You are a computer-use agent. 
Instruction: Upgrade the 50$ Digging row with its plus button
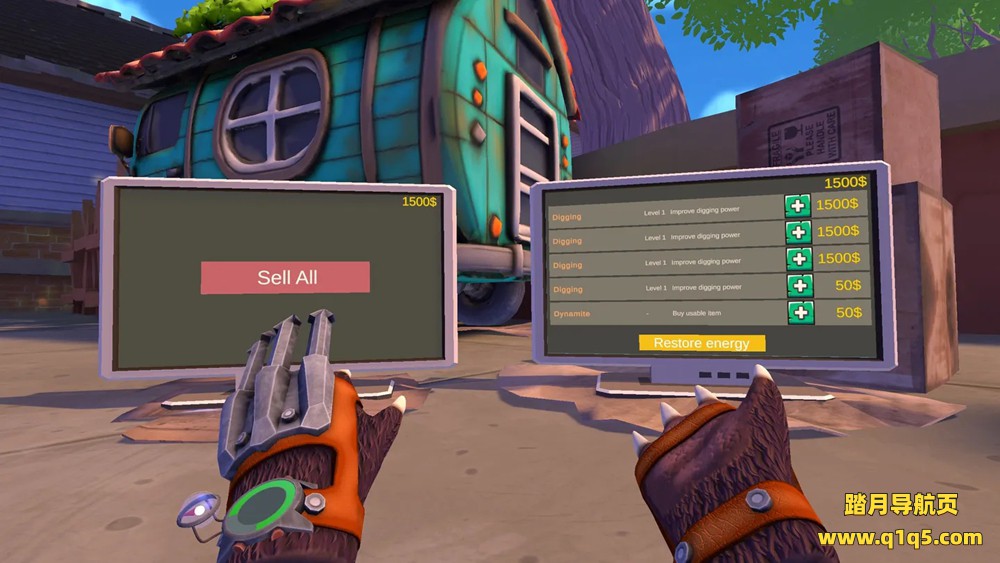click(x=798, y=286)
